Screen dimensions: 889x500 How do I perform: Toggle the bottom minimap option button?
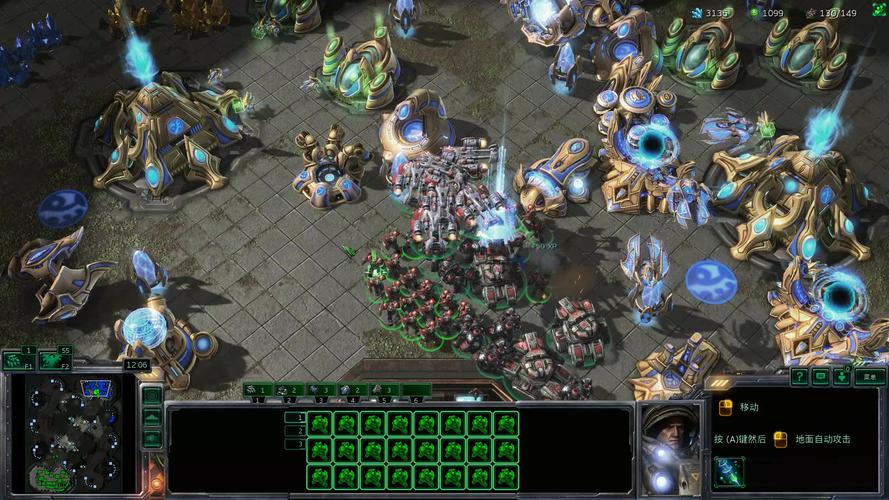pyautogui.click(x=151, y=438)
